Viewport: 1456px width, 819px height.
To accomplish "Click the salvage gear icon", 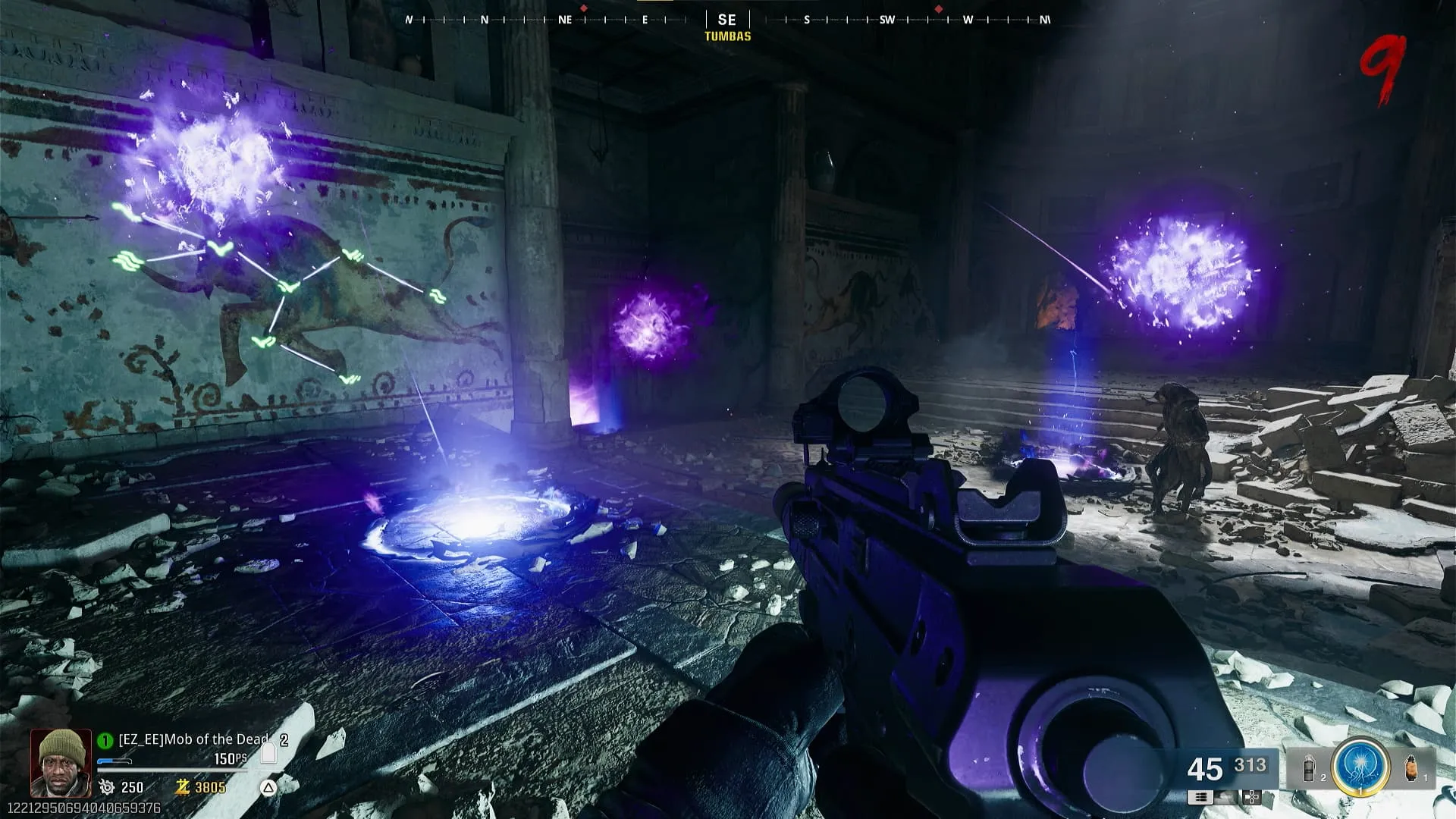I will [x=107, y=787].
